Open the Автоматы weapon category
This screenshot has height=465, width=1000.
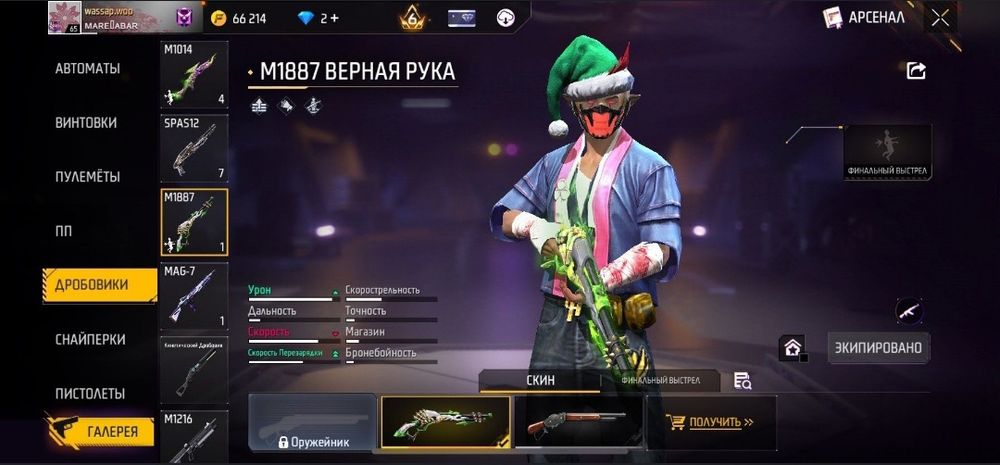87,69
